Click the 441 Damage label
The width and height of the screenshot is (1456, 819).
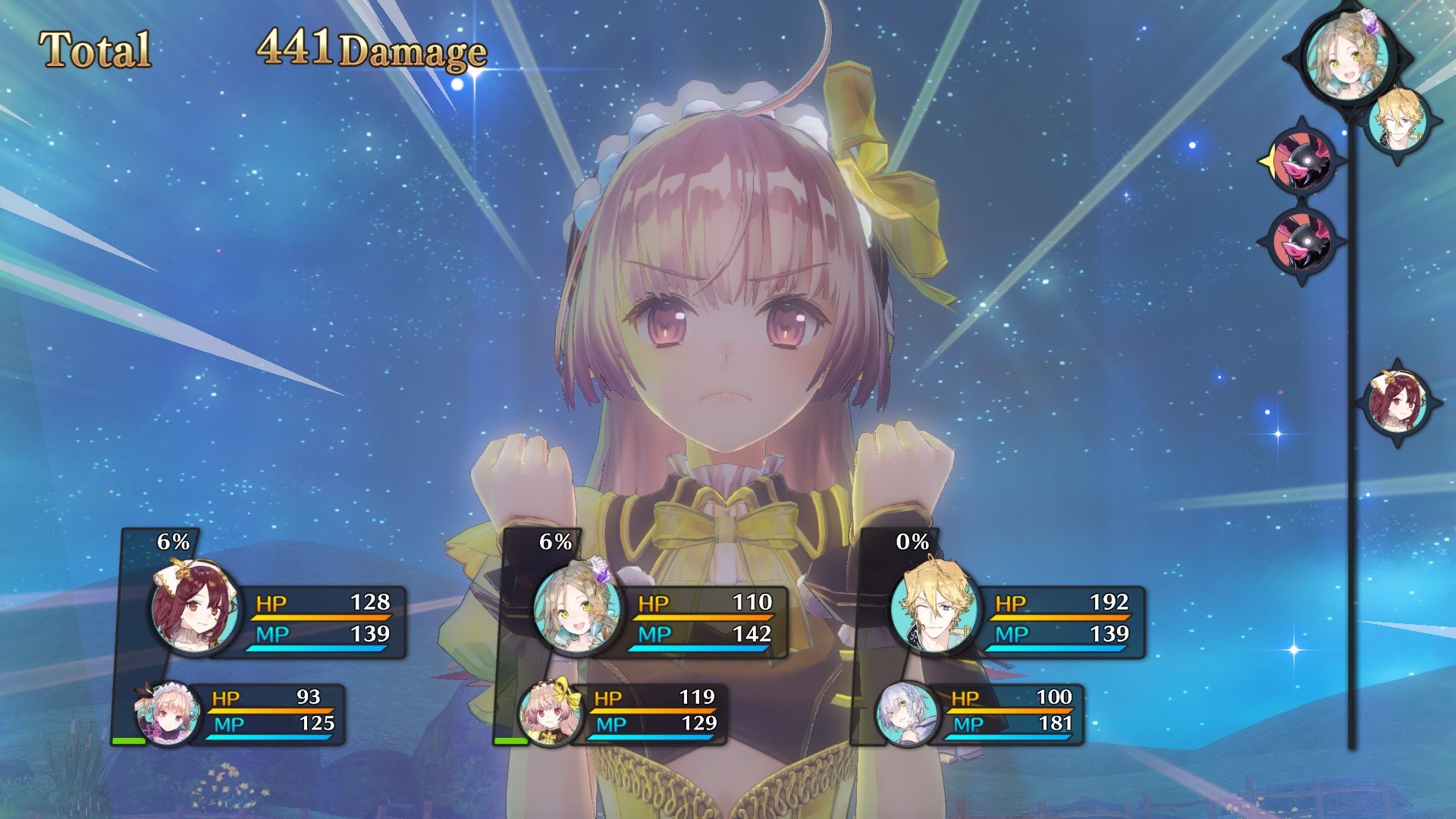point(369,50)
